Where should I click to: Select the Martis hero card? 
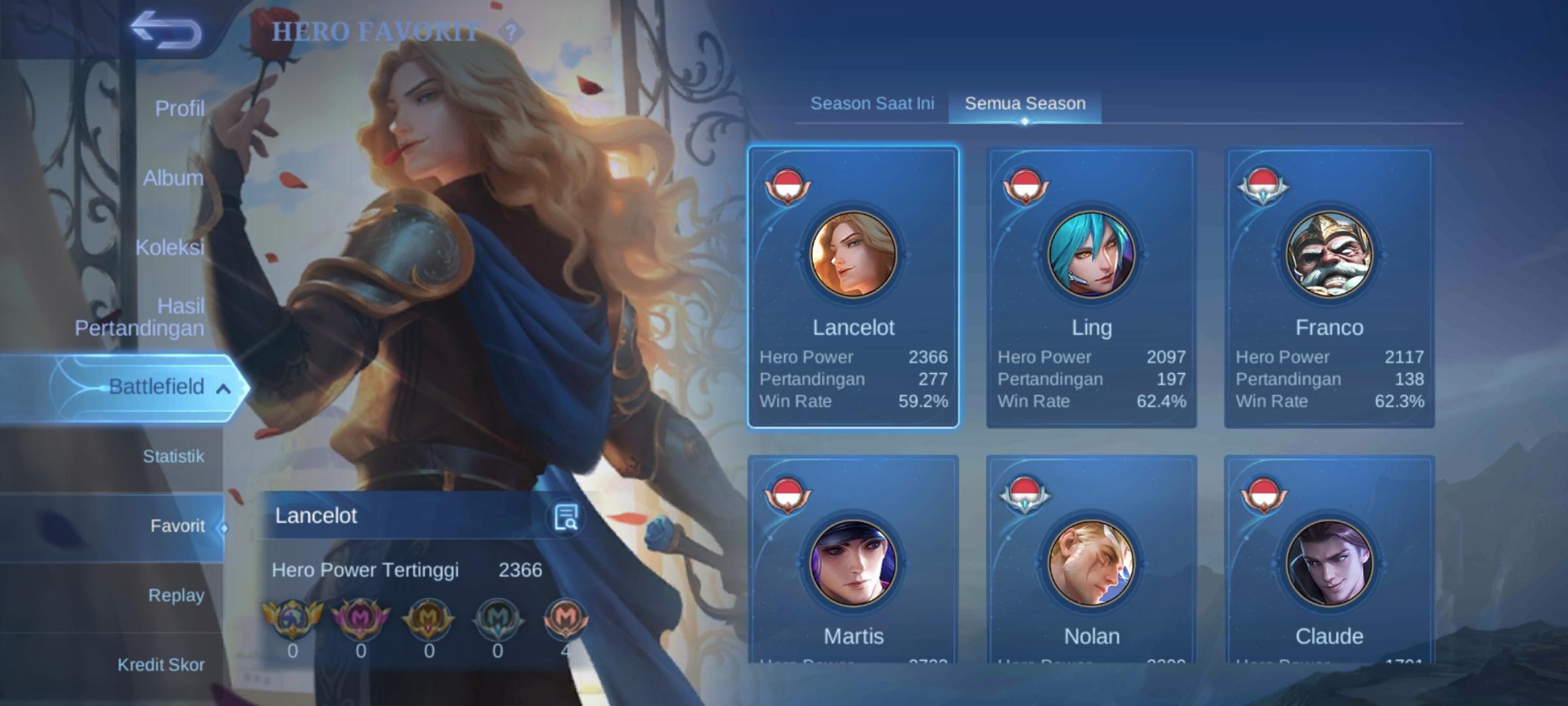853,562
